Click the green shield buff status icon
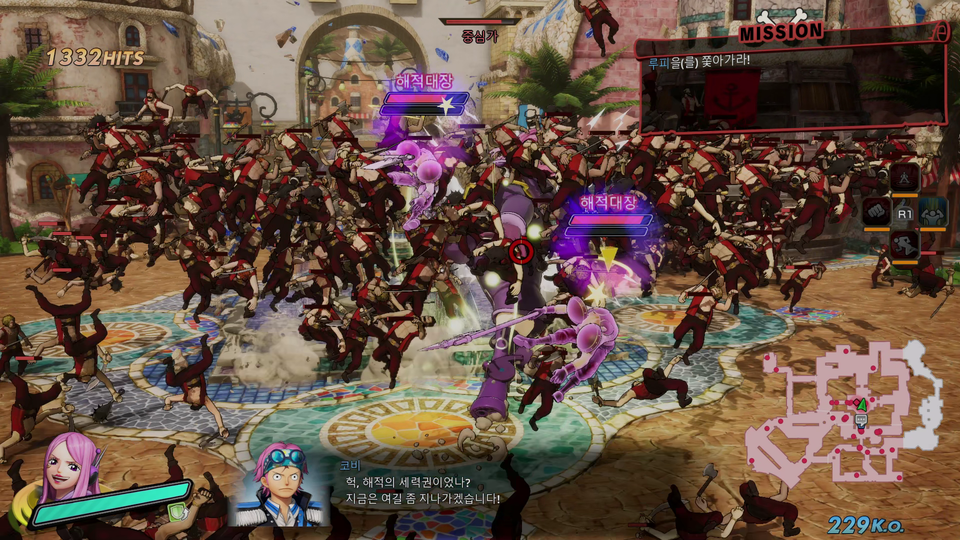Screen dimensions: 960x540 click(x=174, y=512)
